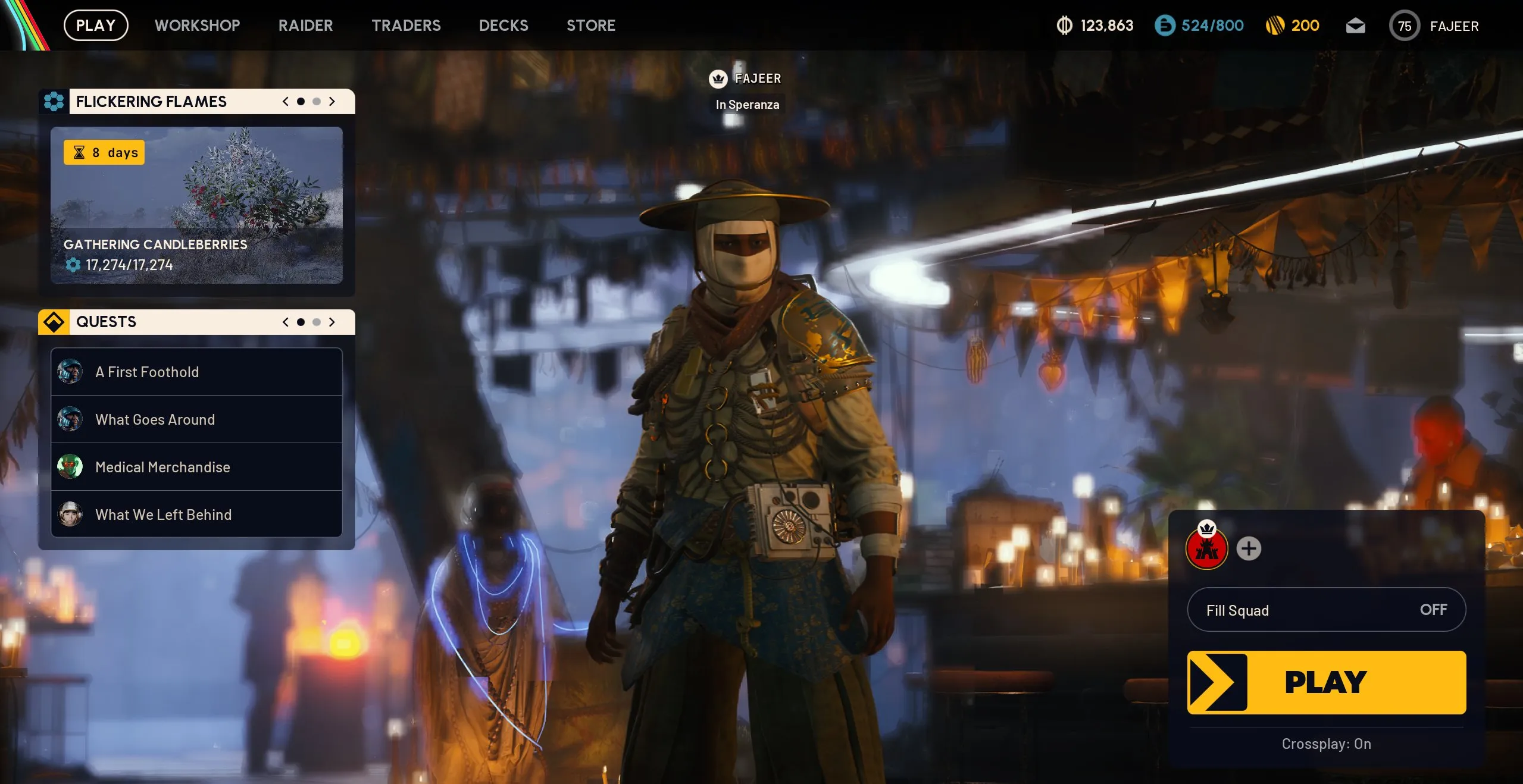
Task: Advance the Quests carousel with the right chevron
Action: click(x=332, y=322)
